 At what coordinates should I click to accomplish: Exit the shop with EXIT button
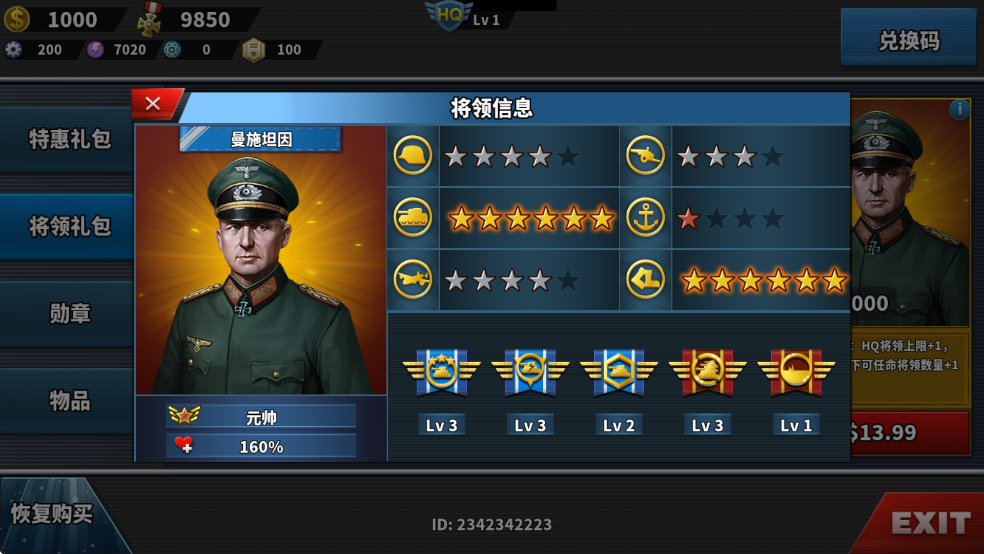click(x=929, y=522)
